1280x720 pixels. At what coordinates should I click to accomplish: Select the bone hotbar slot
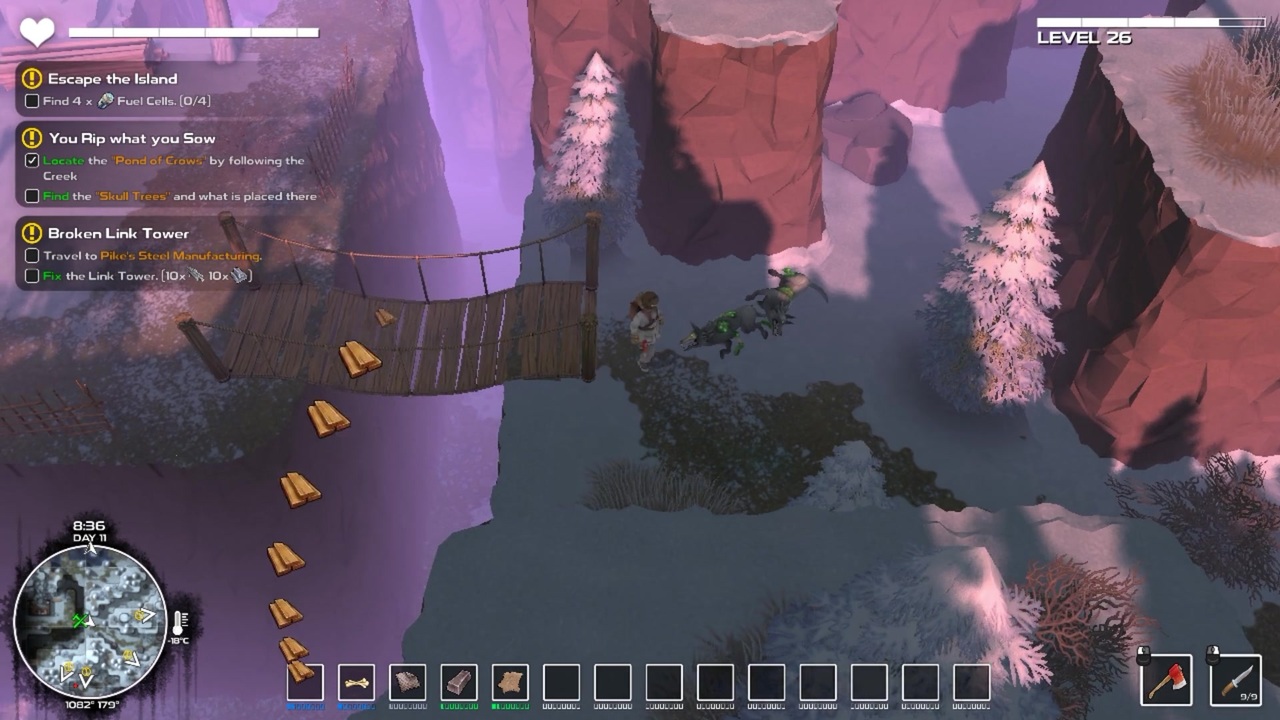pyautogui.click(x=356, y=683)
